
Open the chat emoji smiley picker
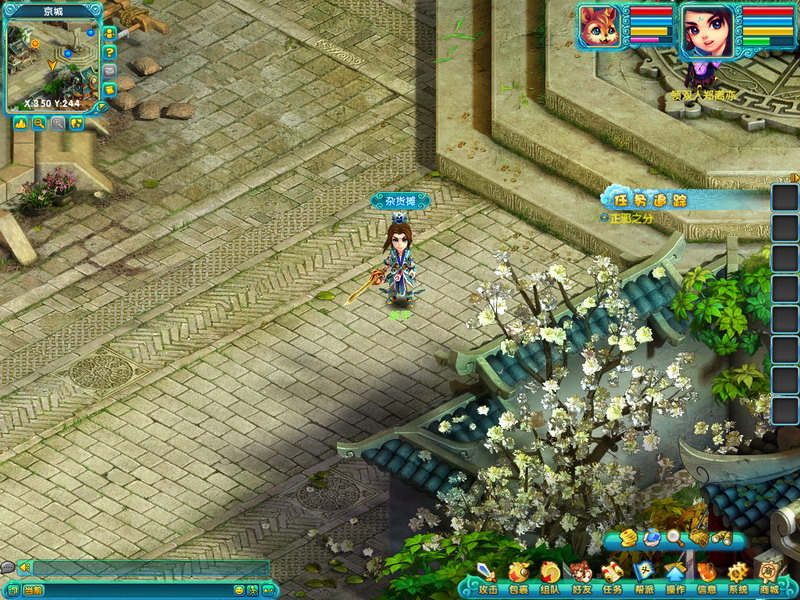238,590
